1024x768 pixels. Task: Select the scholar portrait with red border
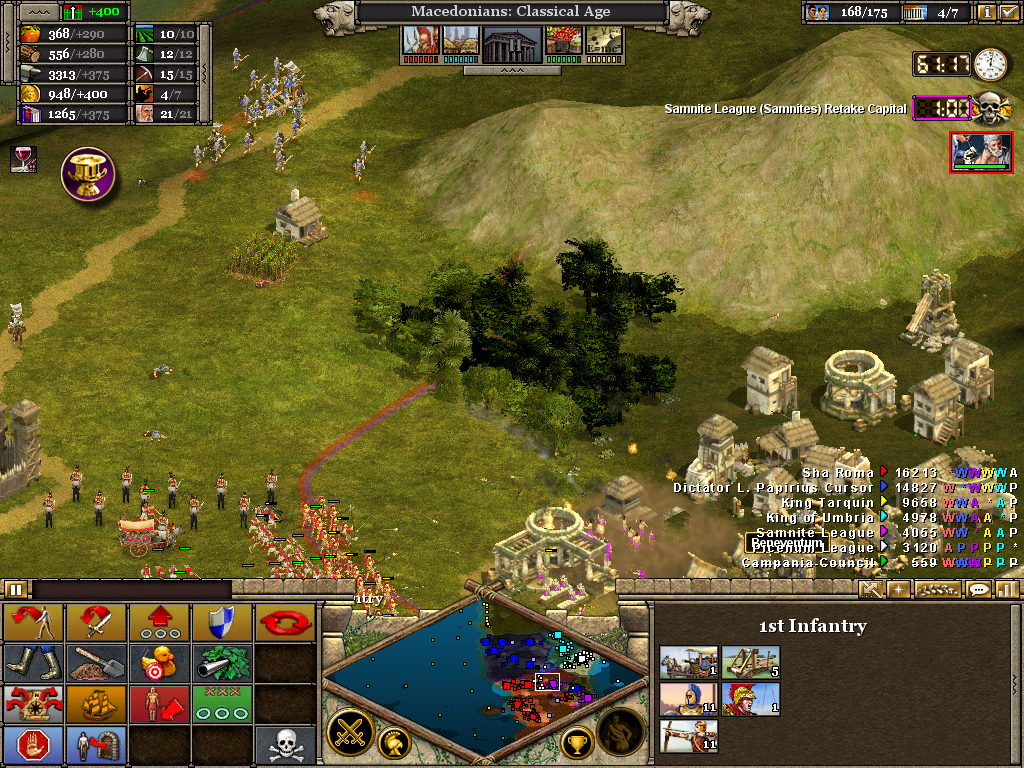pos(980,151)
